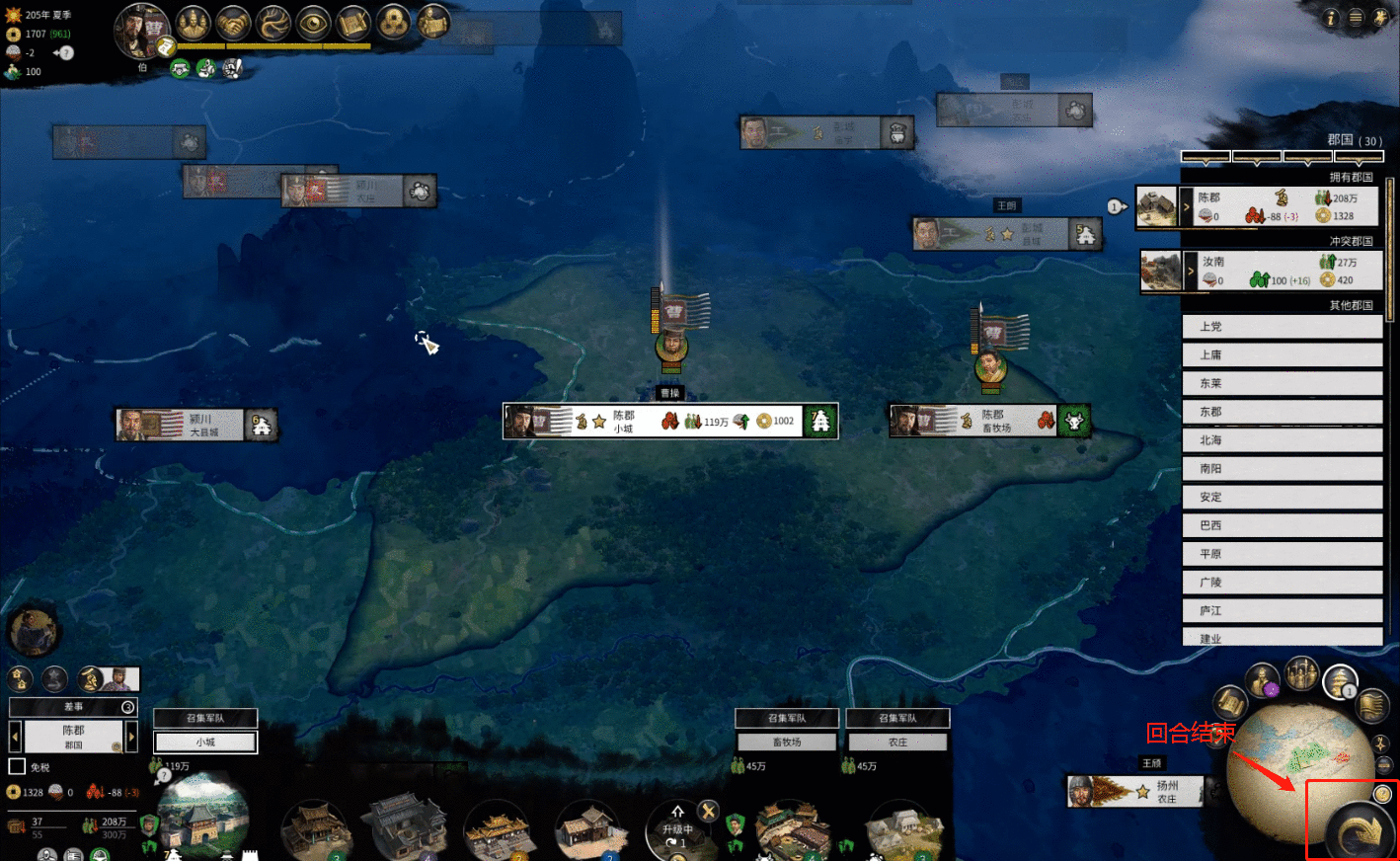Open the diplomacy handshake icon
This screenshot has height=861, width=1400.
(233, 23)
